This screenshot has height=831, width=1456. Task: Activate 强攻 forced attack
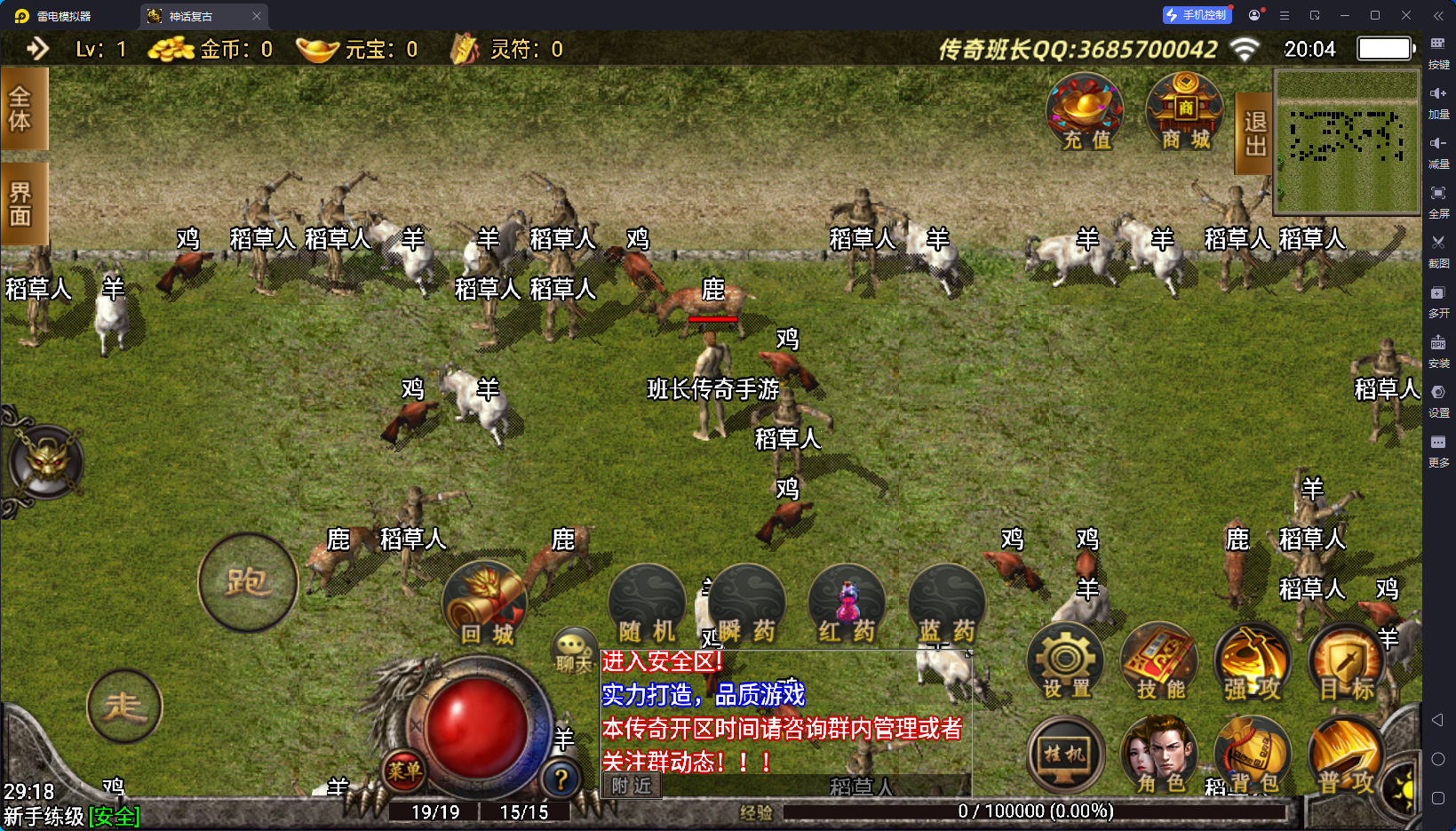pyautogui.click(x=1253, y=662)
